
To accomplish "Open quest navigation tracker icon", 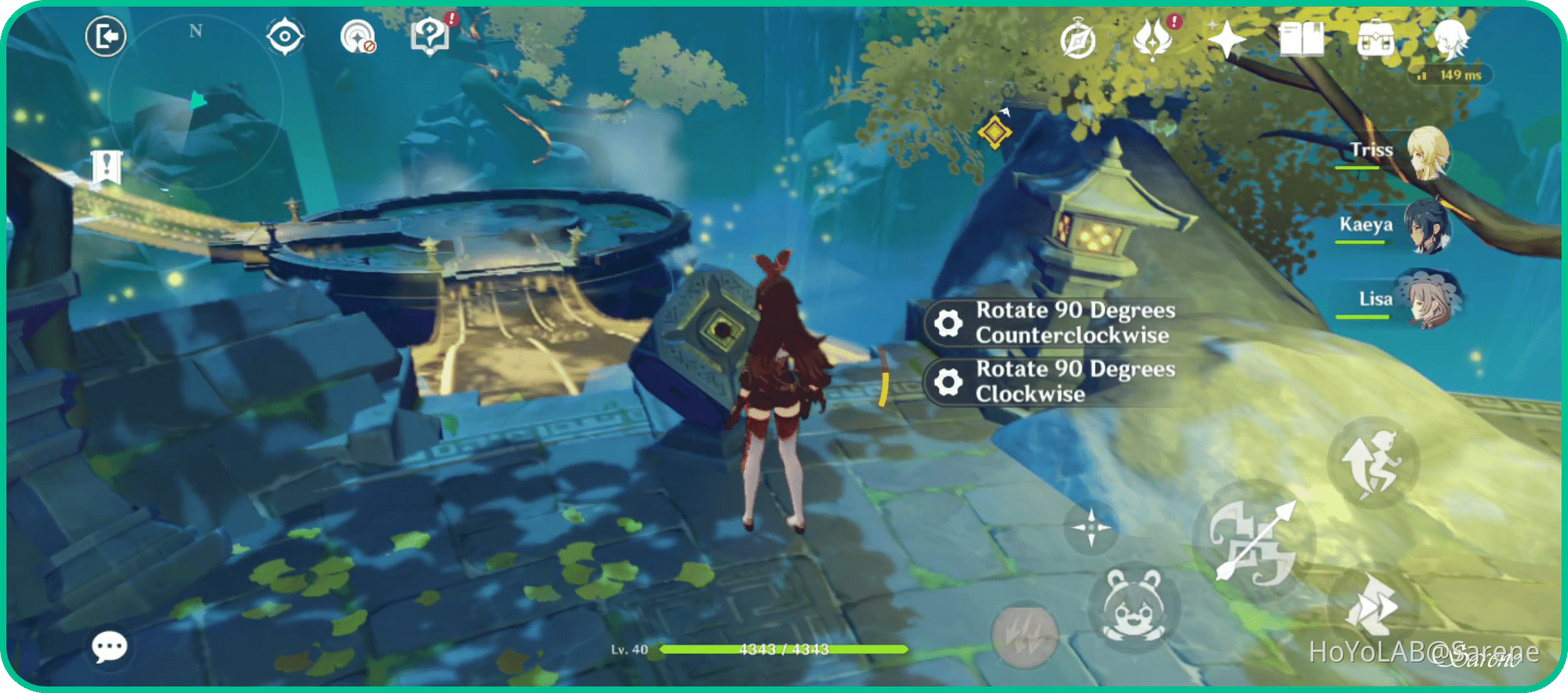I will point(285,35).
